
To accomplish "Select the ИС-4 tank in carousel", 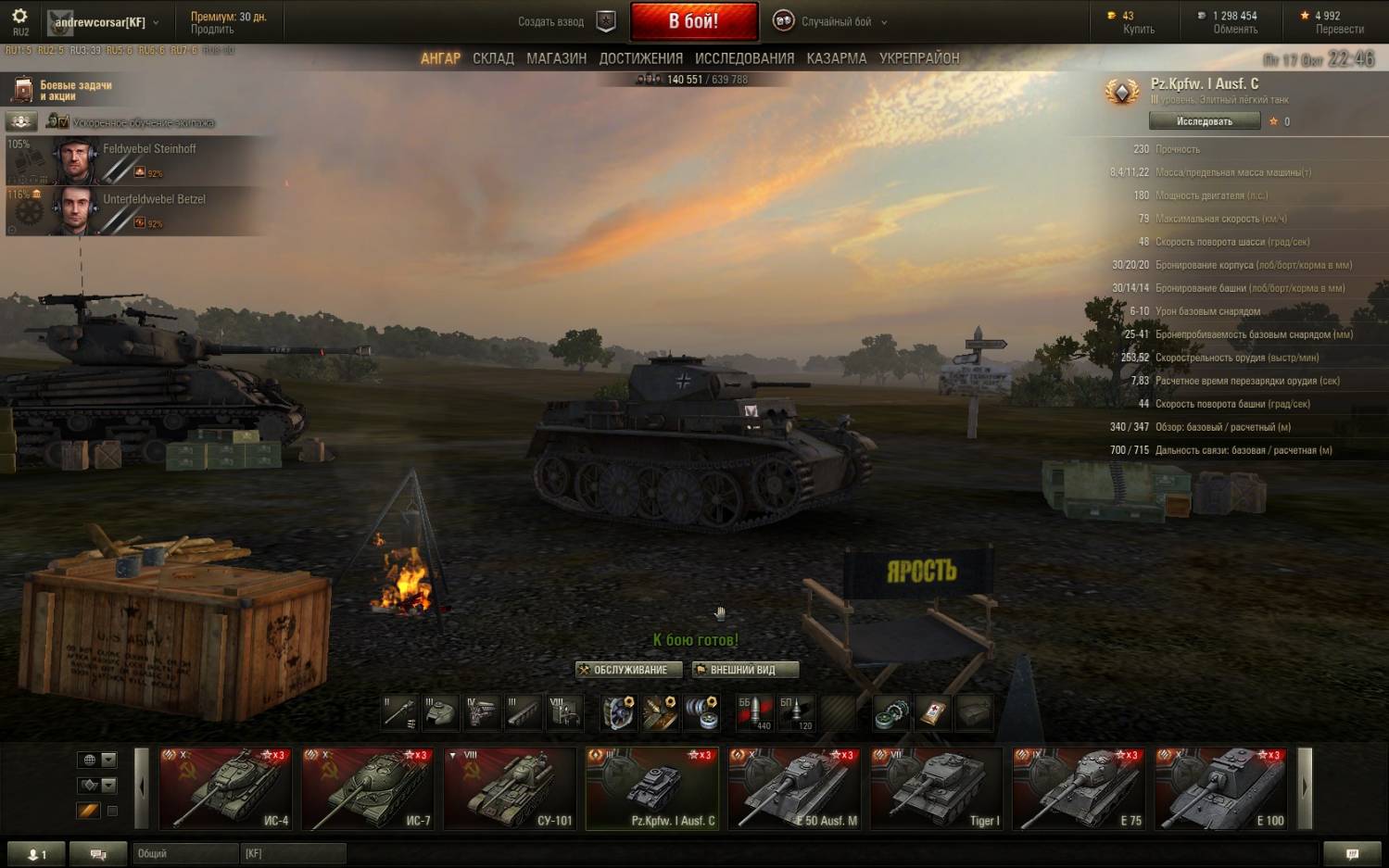I will 225,788.
